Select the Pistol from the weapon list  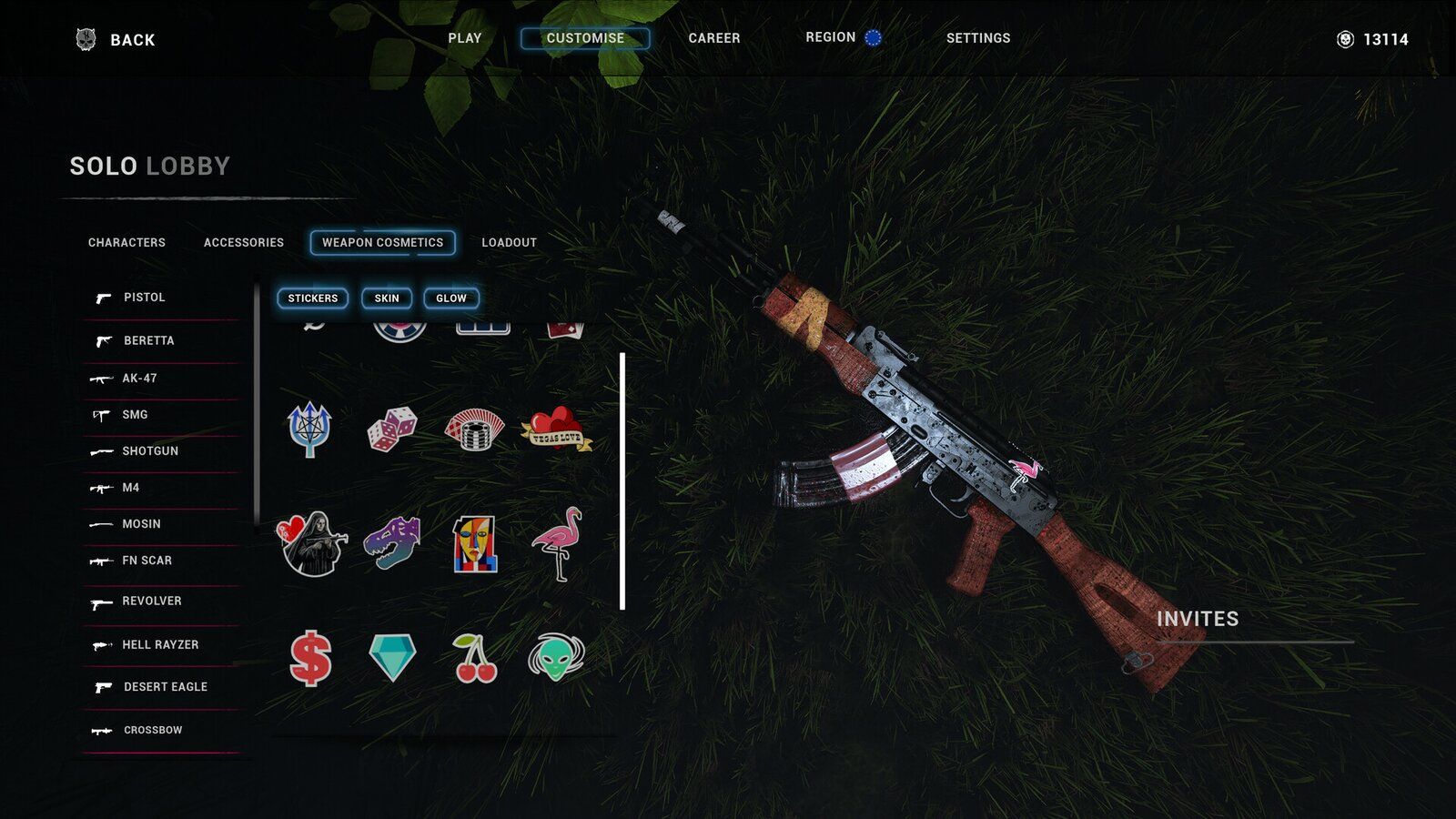point(144,298)
